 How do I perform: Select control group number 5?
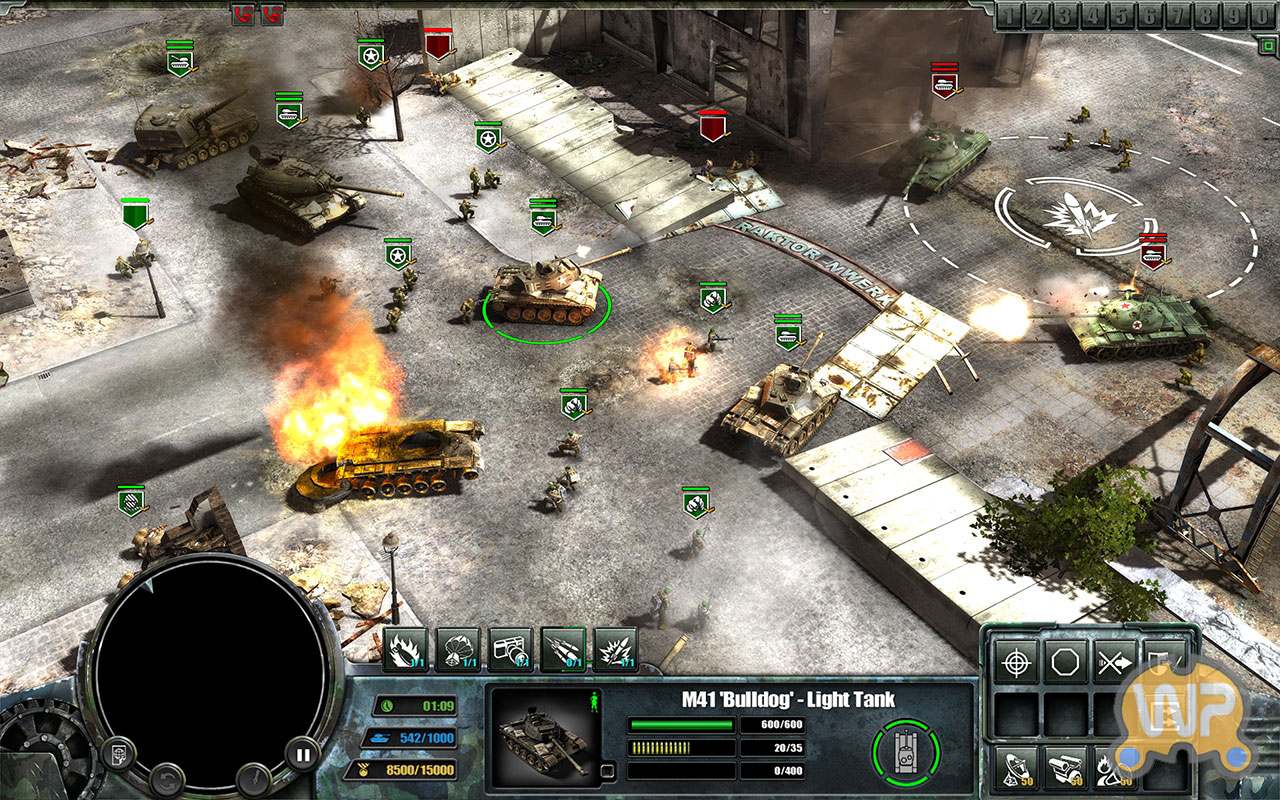point(1123,15)
